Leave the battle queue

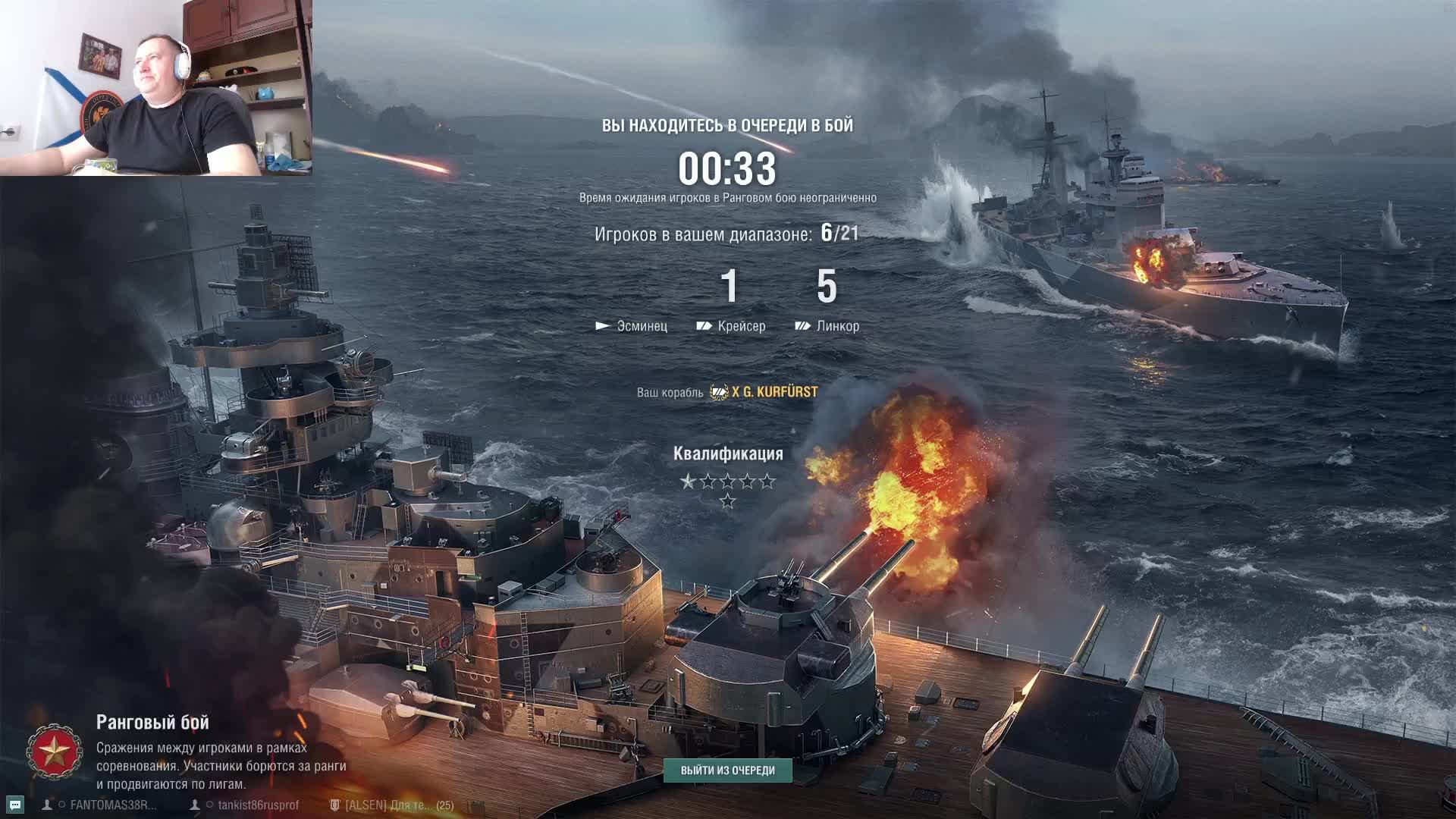(727, 770)
